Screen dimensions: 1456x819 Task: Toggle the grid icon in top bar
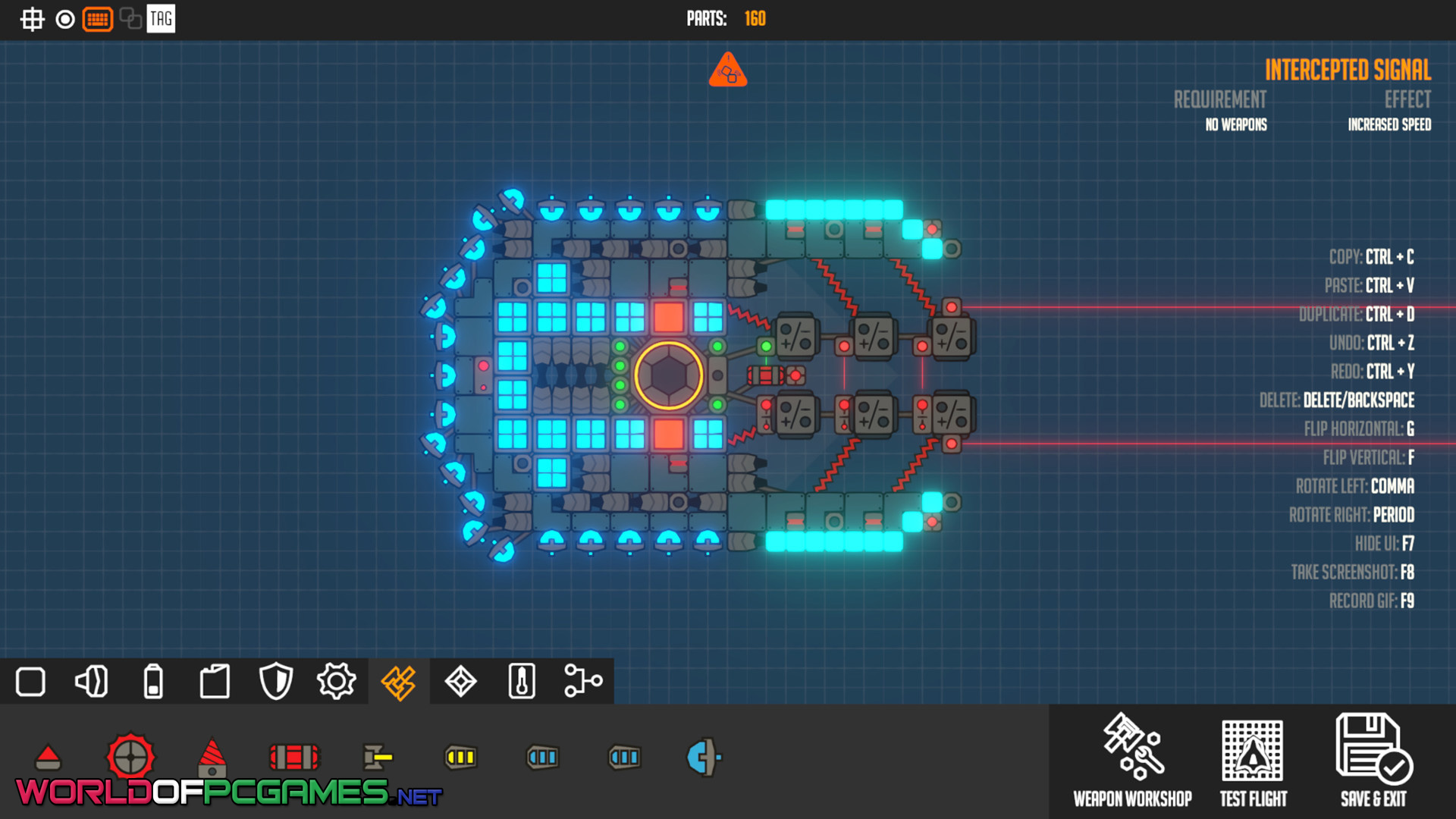pyautogui.click(x=32, y=19)
